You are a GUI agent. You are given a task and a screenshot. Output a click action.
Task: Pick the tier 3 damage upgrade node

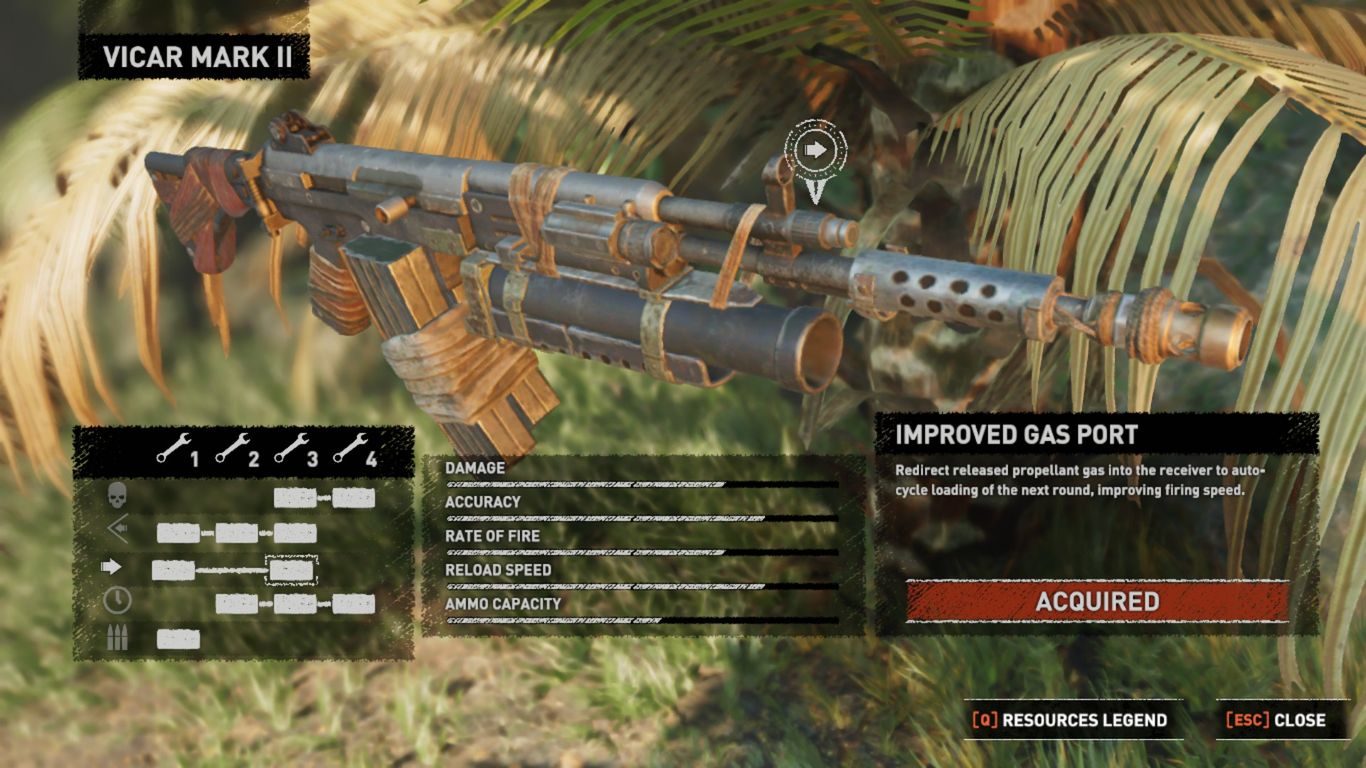[295, 498]
